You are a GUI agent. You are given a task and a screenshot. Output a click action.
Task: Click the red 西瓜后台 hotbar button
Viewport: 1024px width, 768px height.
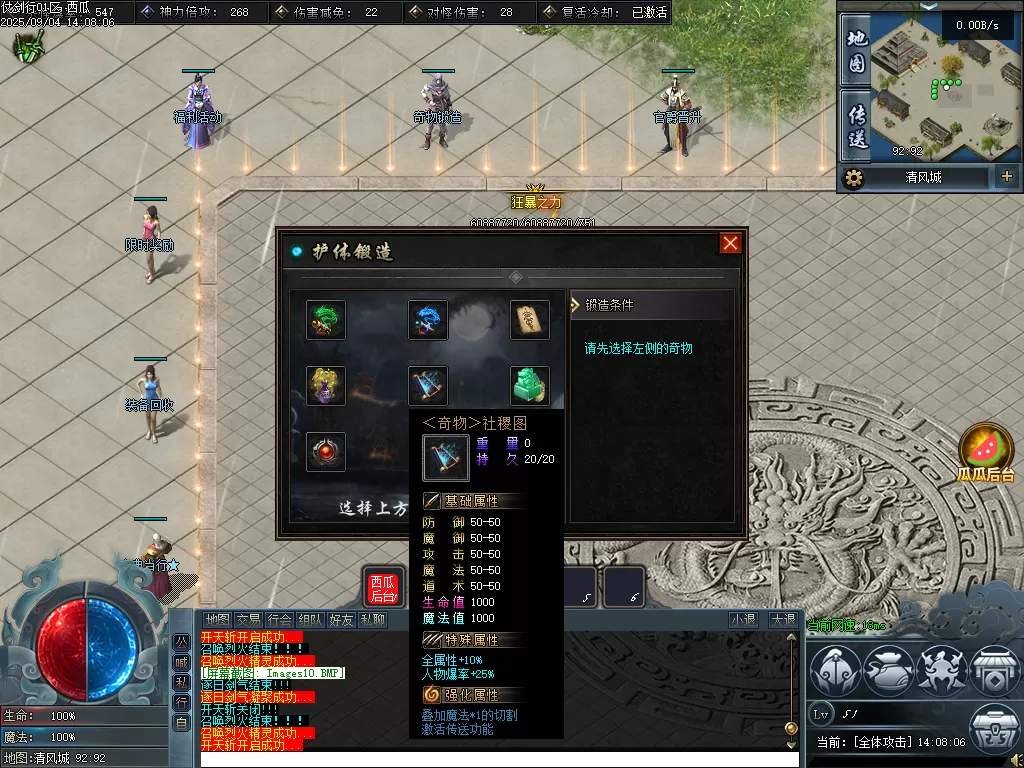[x=383, y=588]
